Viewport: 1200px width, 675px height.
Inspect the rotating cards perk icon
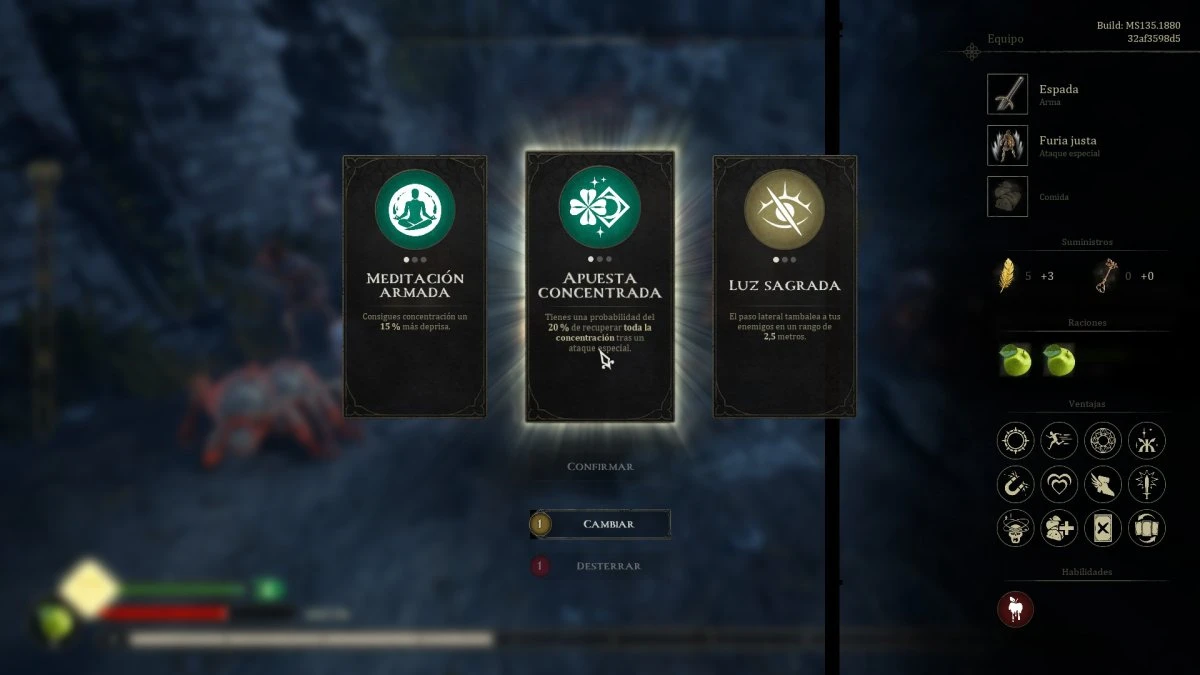coord(1147,528)
